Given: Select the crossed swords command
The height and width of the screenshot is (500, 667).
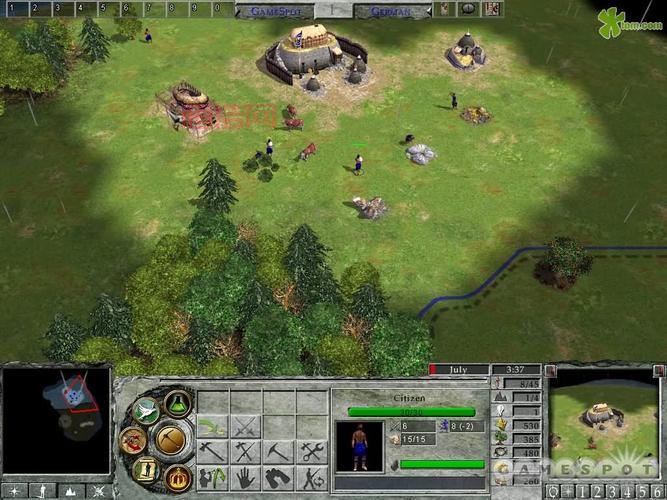Looking at the screenshot, I should click(x=246, y=427).
